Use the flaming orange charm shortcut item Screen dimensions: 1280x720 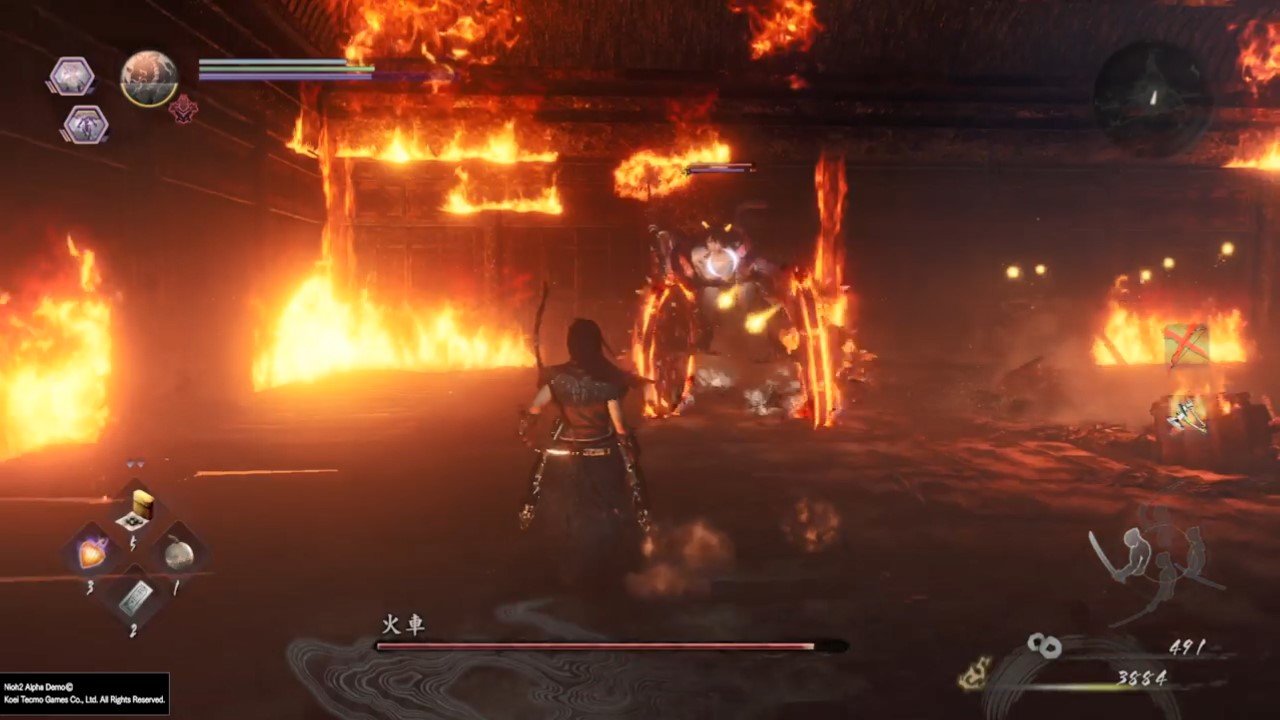tap(93, 552)
